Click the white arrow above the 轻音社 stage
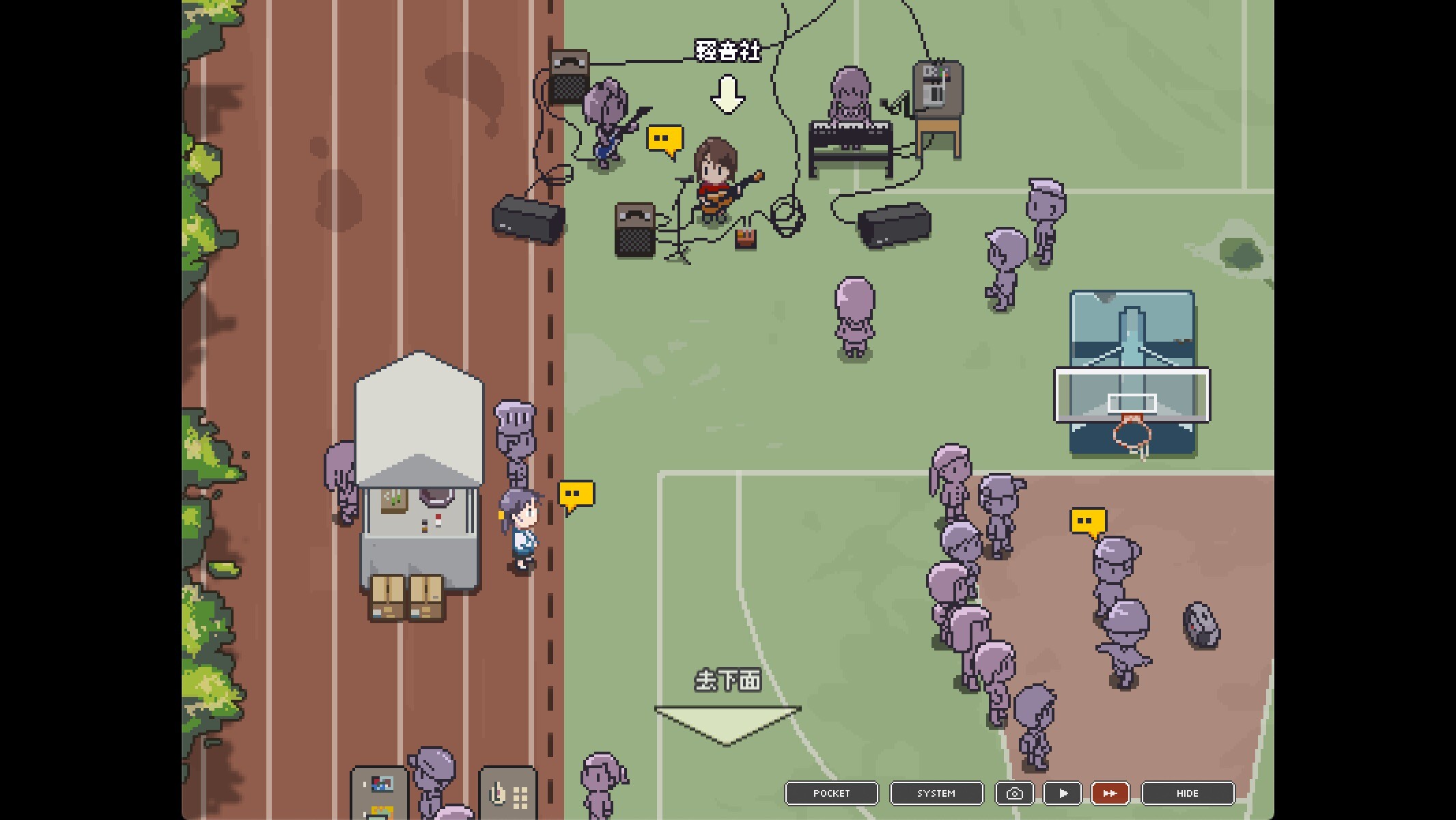The width and height of the screenshot is (1456, 820). 727,96
